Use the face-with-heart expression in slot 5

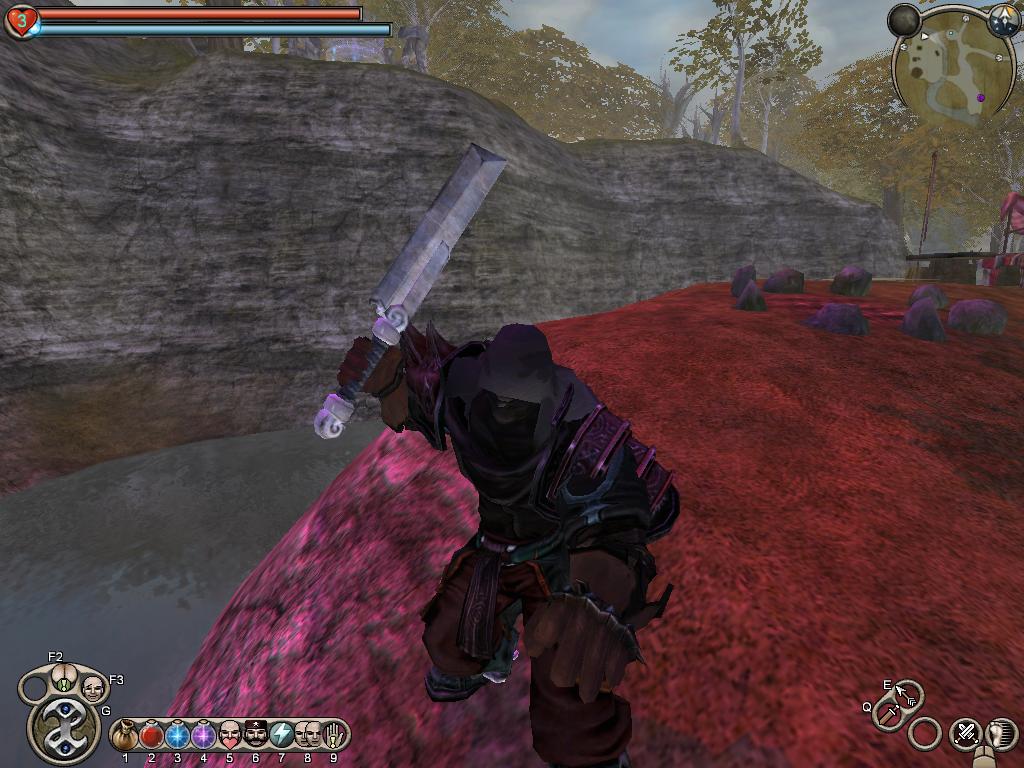tap(229, 736)
